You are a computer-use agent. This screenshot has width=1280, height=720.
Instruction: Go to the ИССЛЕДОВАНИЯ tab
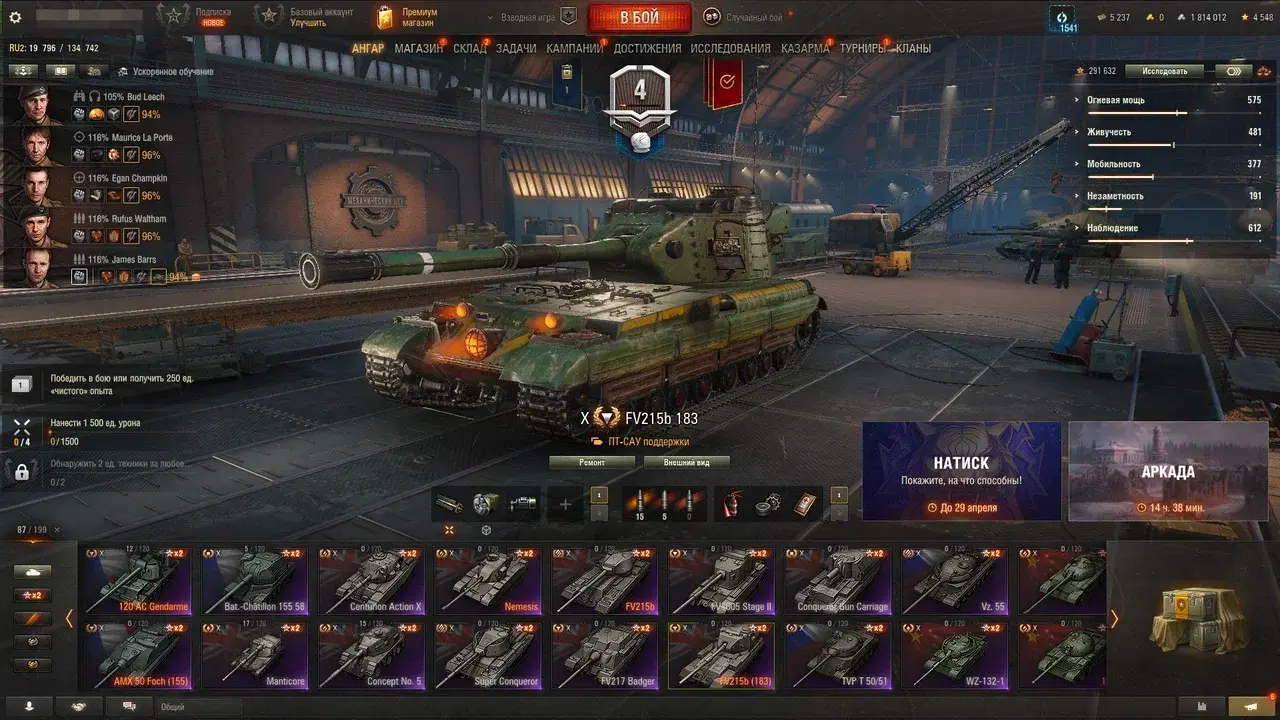730,48
